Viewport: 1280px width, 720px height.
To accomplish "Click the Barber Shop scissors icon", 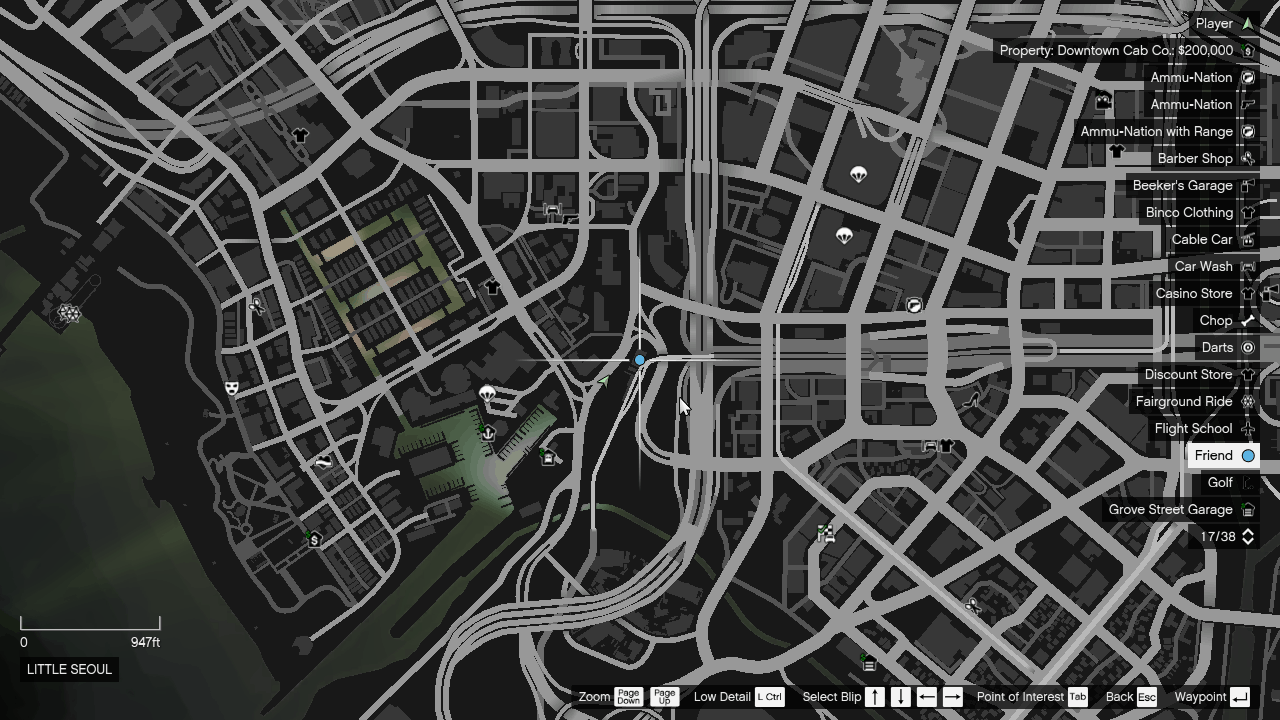I will pos(1246,158).
